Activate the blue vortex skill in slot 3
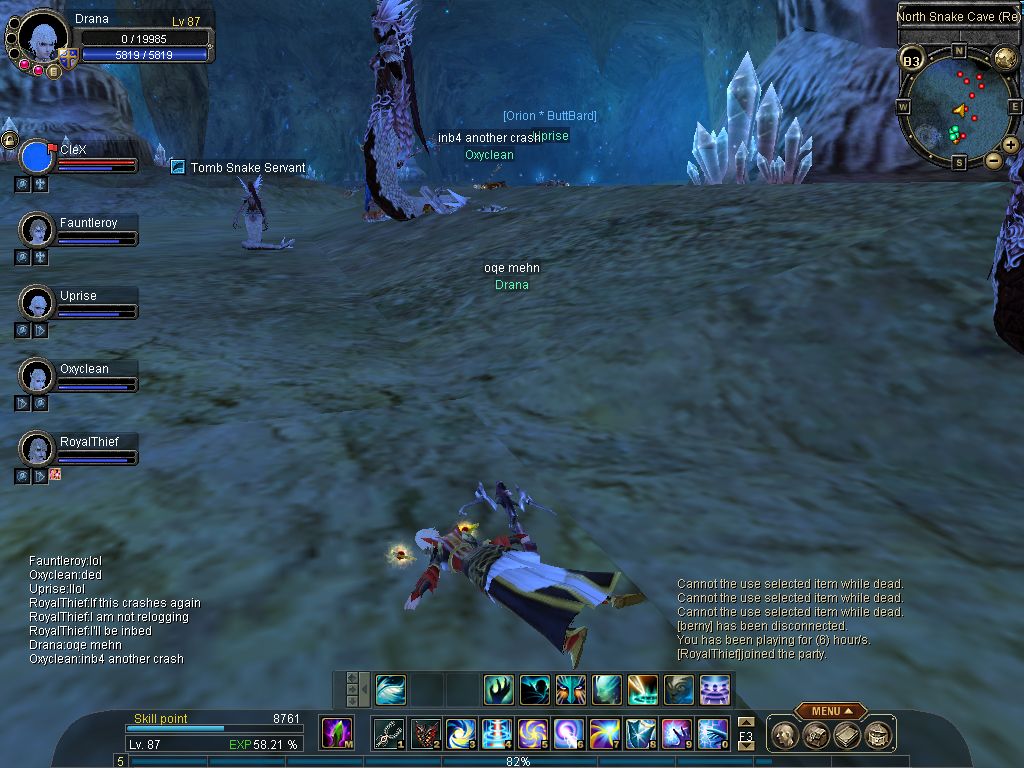 coord(460,734)
